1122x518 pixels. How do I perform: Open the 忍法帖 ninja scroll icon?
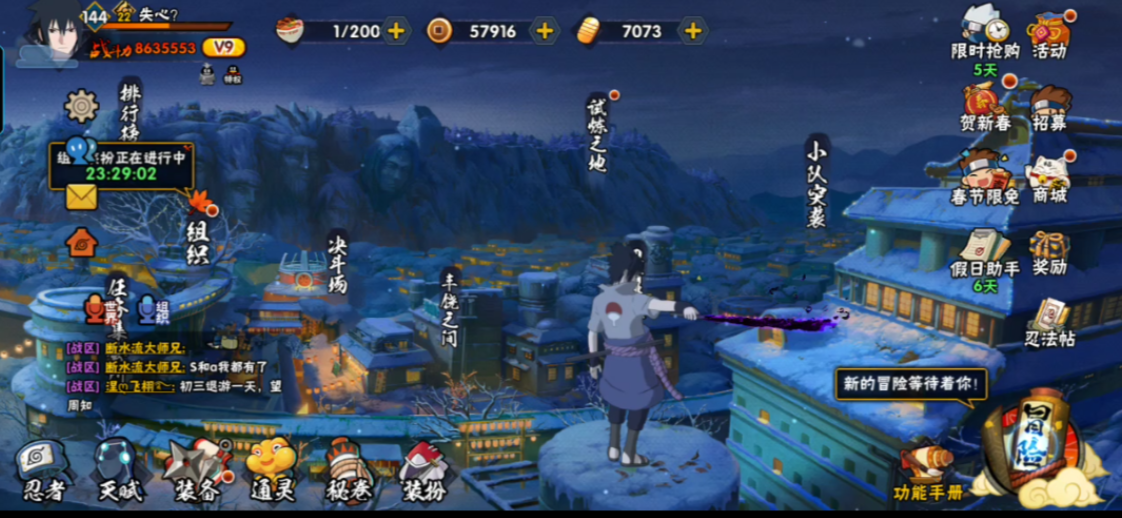point(1049,322)
